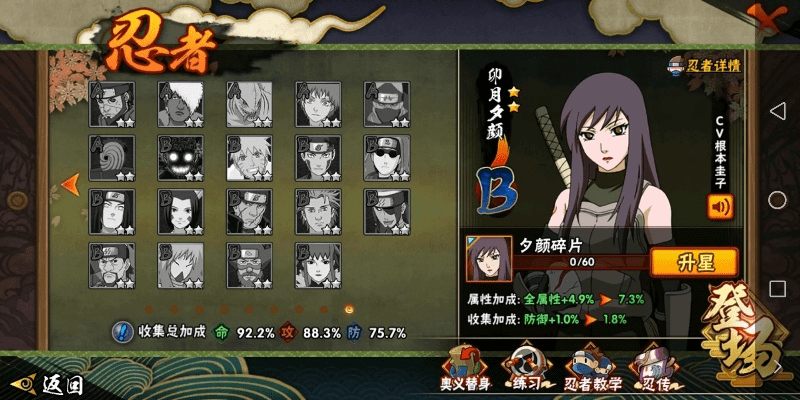800x400 pixels.
Task: Tap the Android home circle button
Action: coord(778,199)
